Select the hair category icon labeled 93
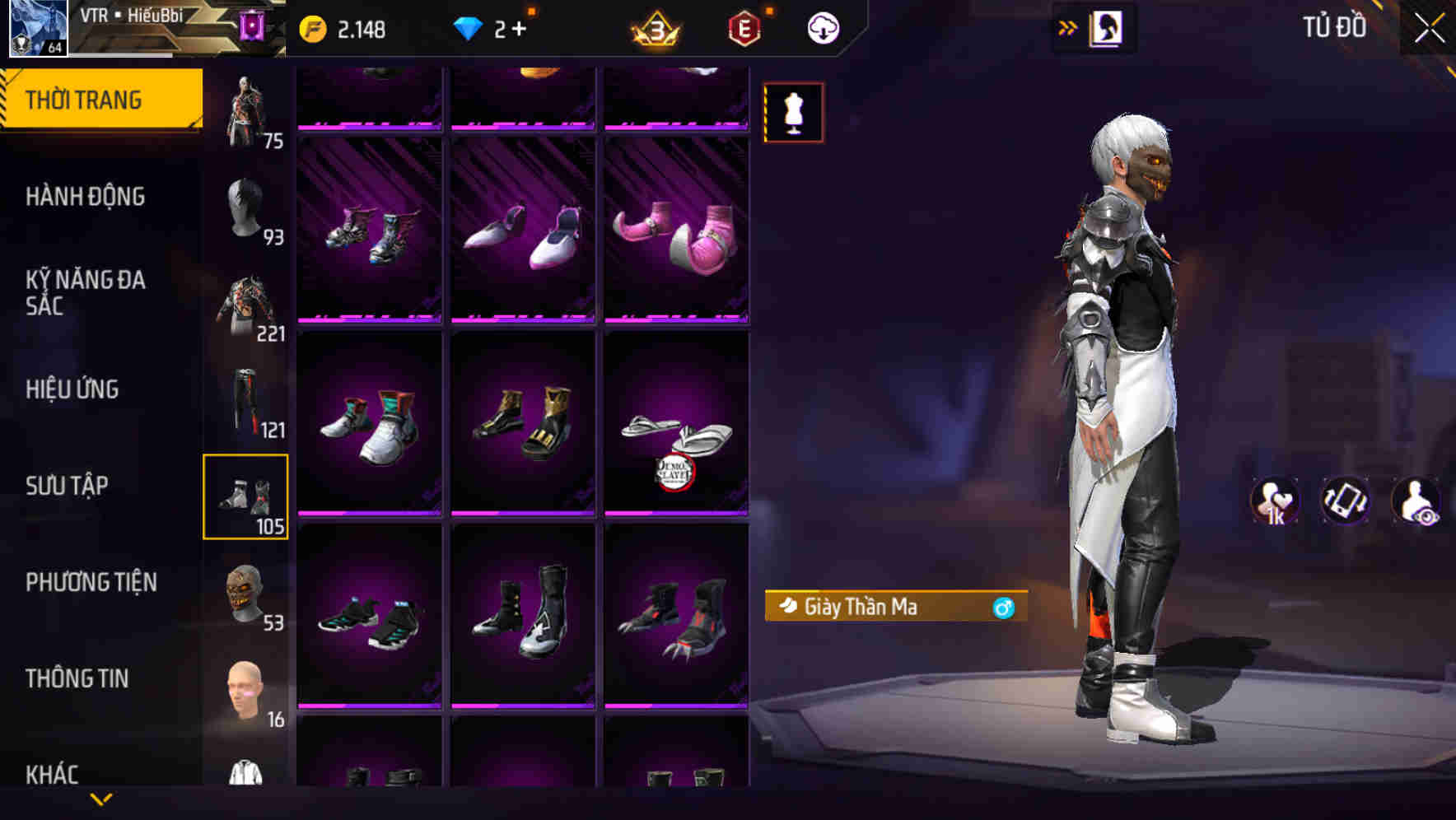Image resolution: width=1456 pixels, height=820 pixels. (x=246, y=206)
